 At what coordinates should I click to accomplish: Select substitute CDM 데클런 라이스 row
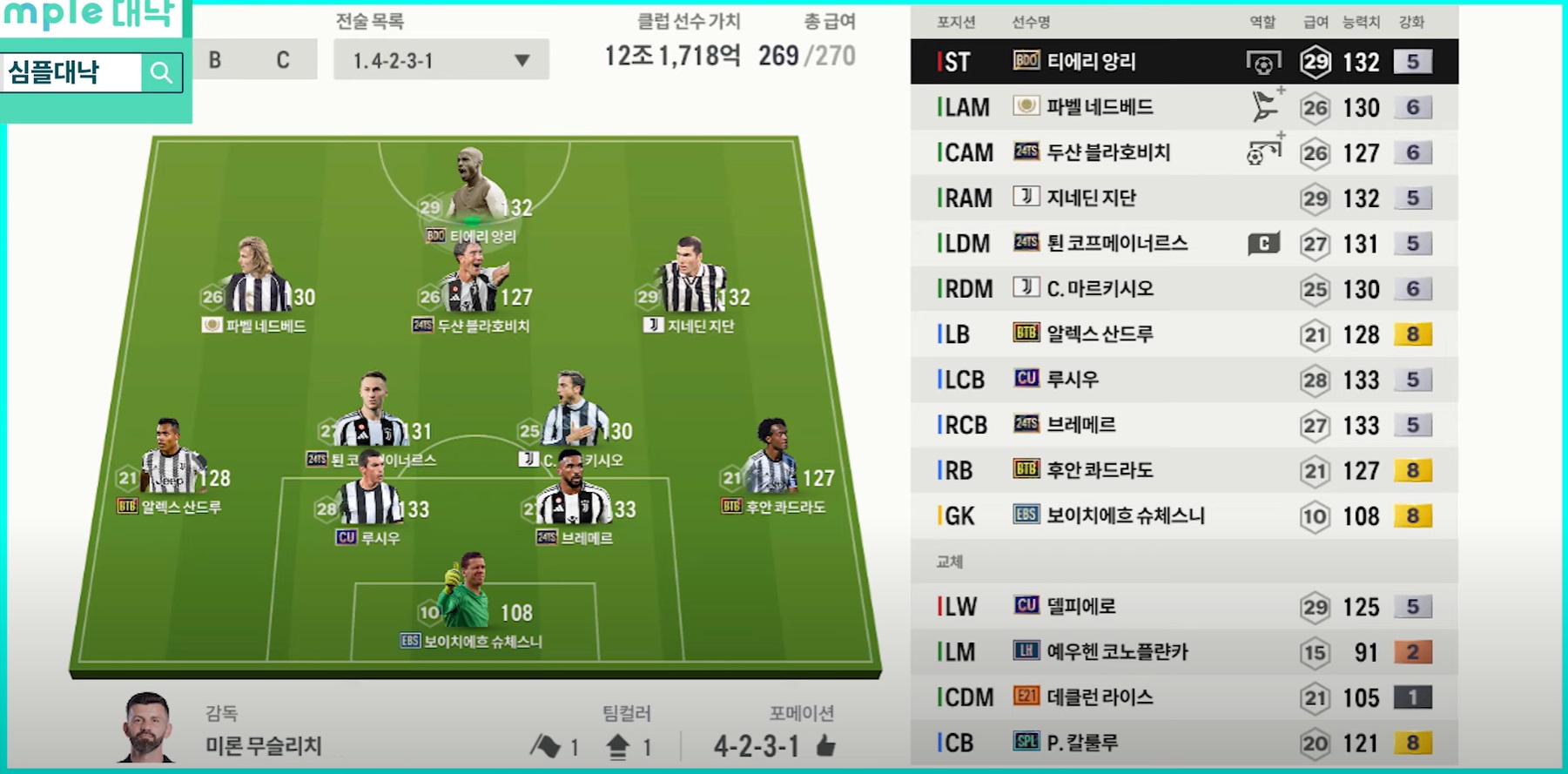(1184, 697)
